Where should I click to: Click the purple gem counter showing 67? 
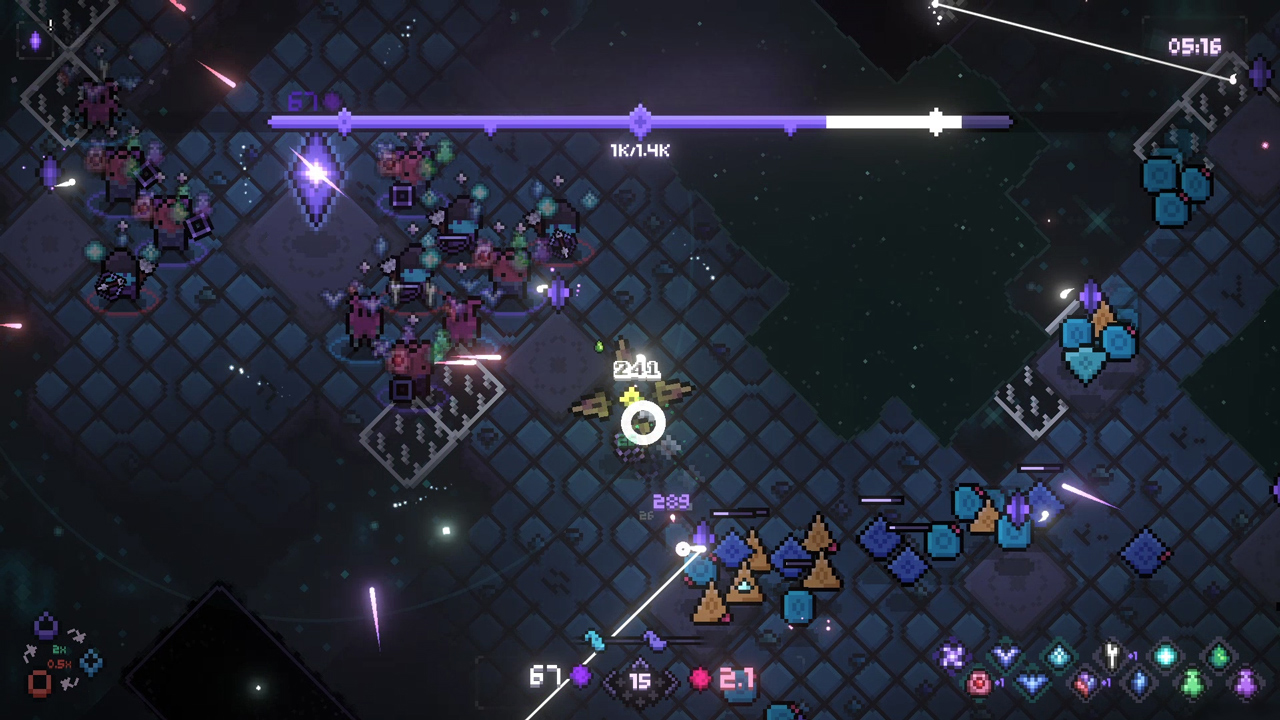pos(563,679)
